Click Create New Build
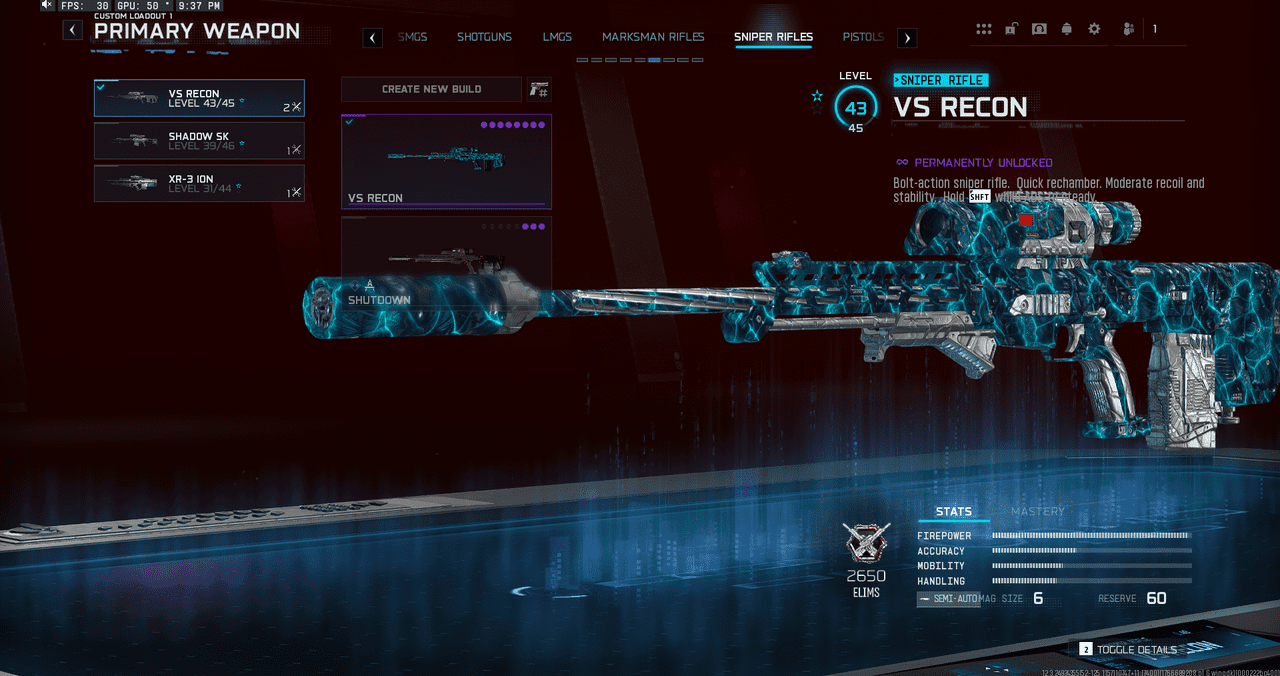Viewport: 1280px width, 676px height. (431, 89)
